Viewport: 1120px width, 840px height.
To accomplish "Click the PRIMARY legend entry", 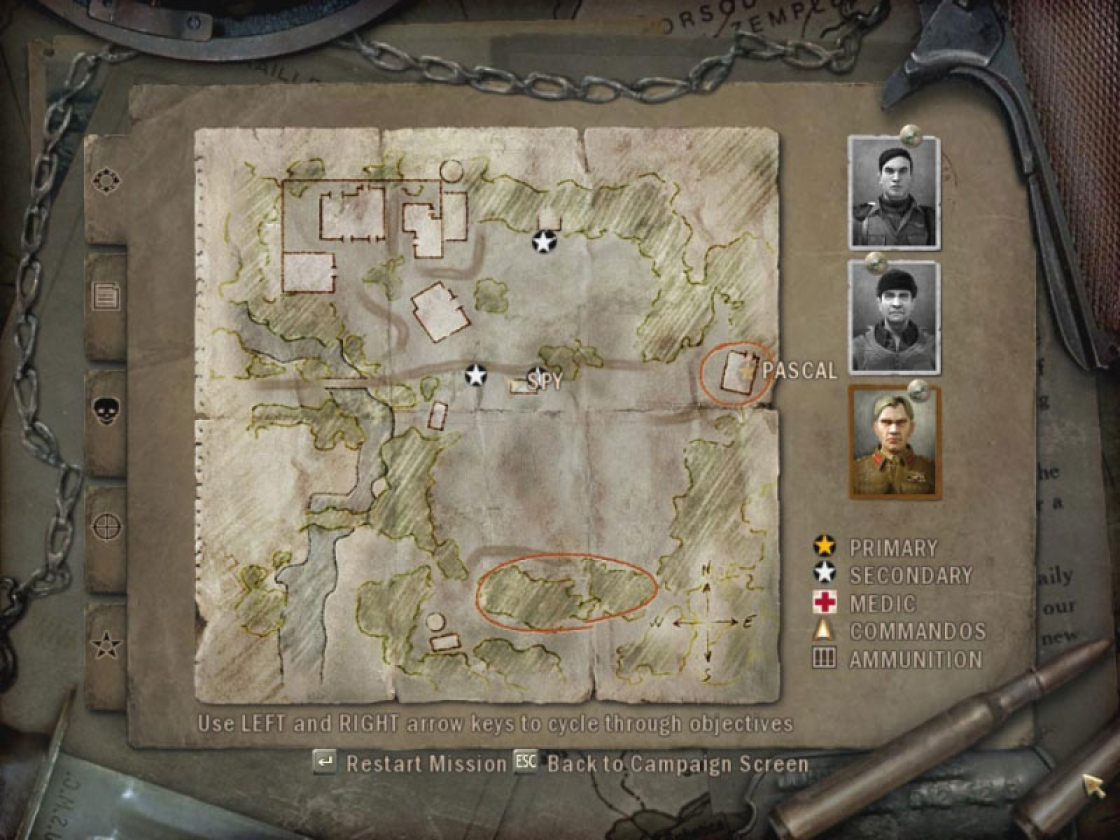I will (880, 547).
